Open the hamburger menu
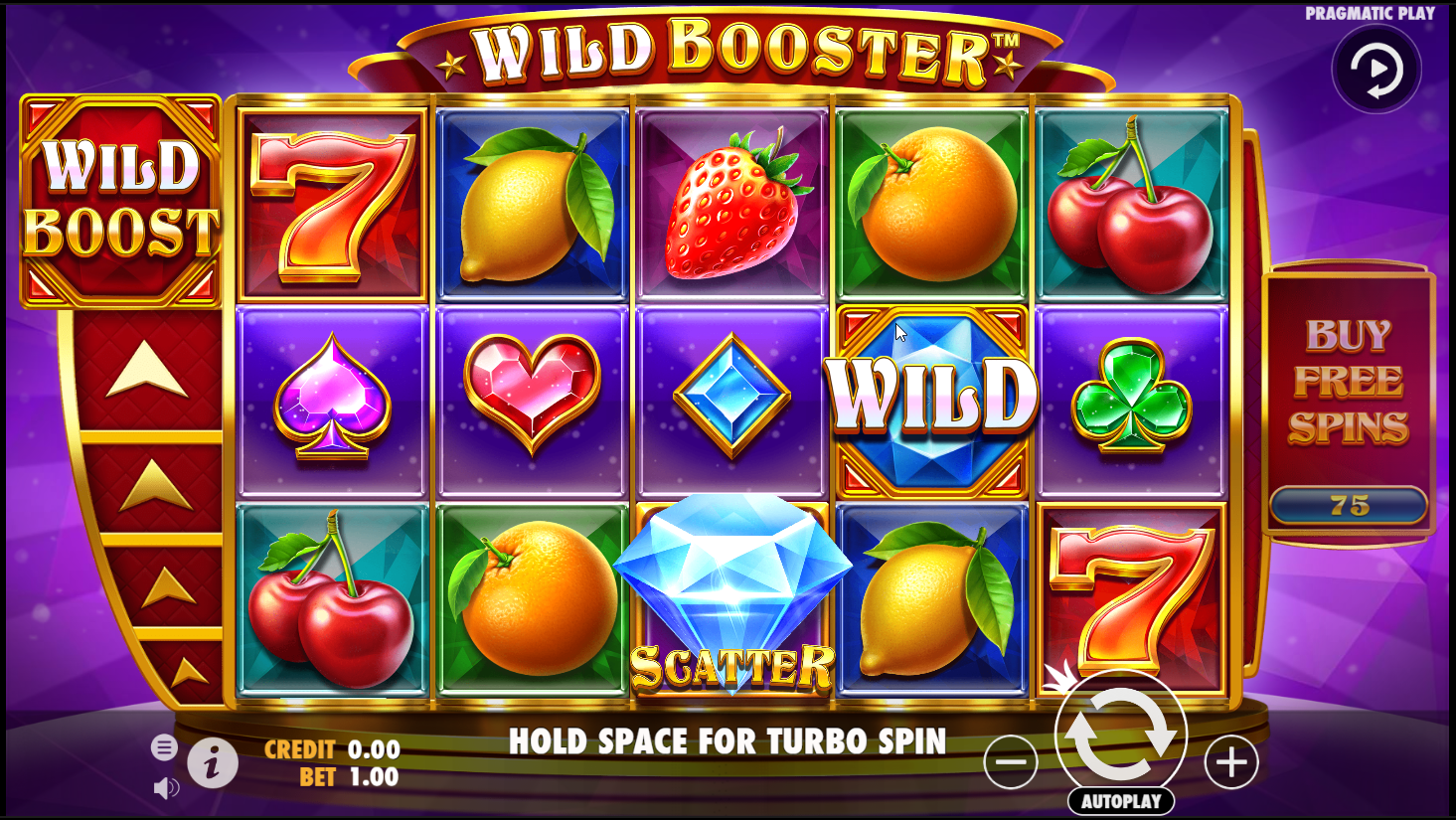This screenshot has height=820, width=1456. coord(165,746)
